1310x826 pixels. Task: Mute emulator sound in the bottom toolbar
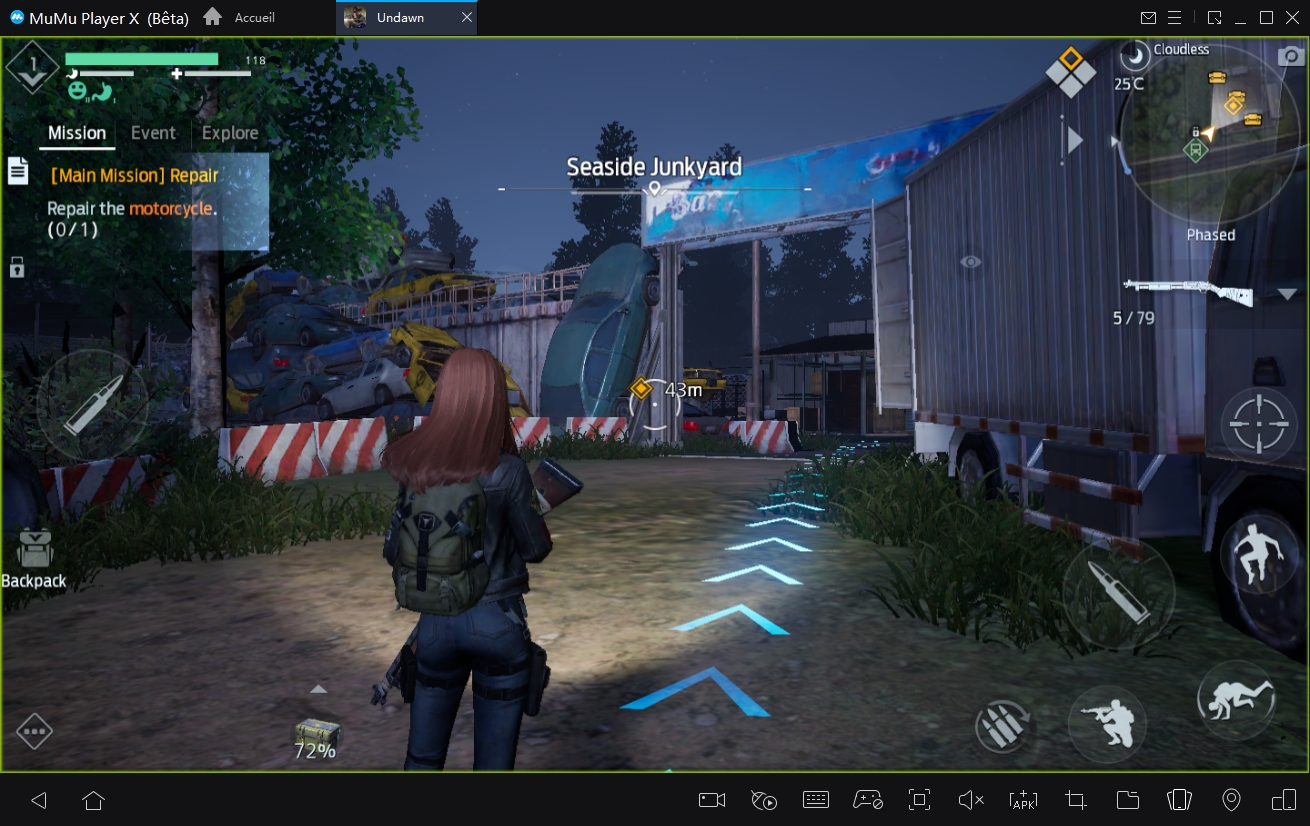969,800
